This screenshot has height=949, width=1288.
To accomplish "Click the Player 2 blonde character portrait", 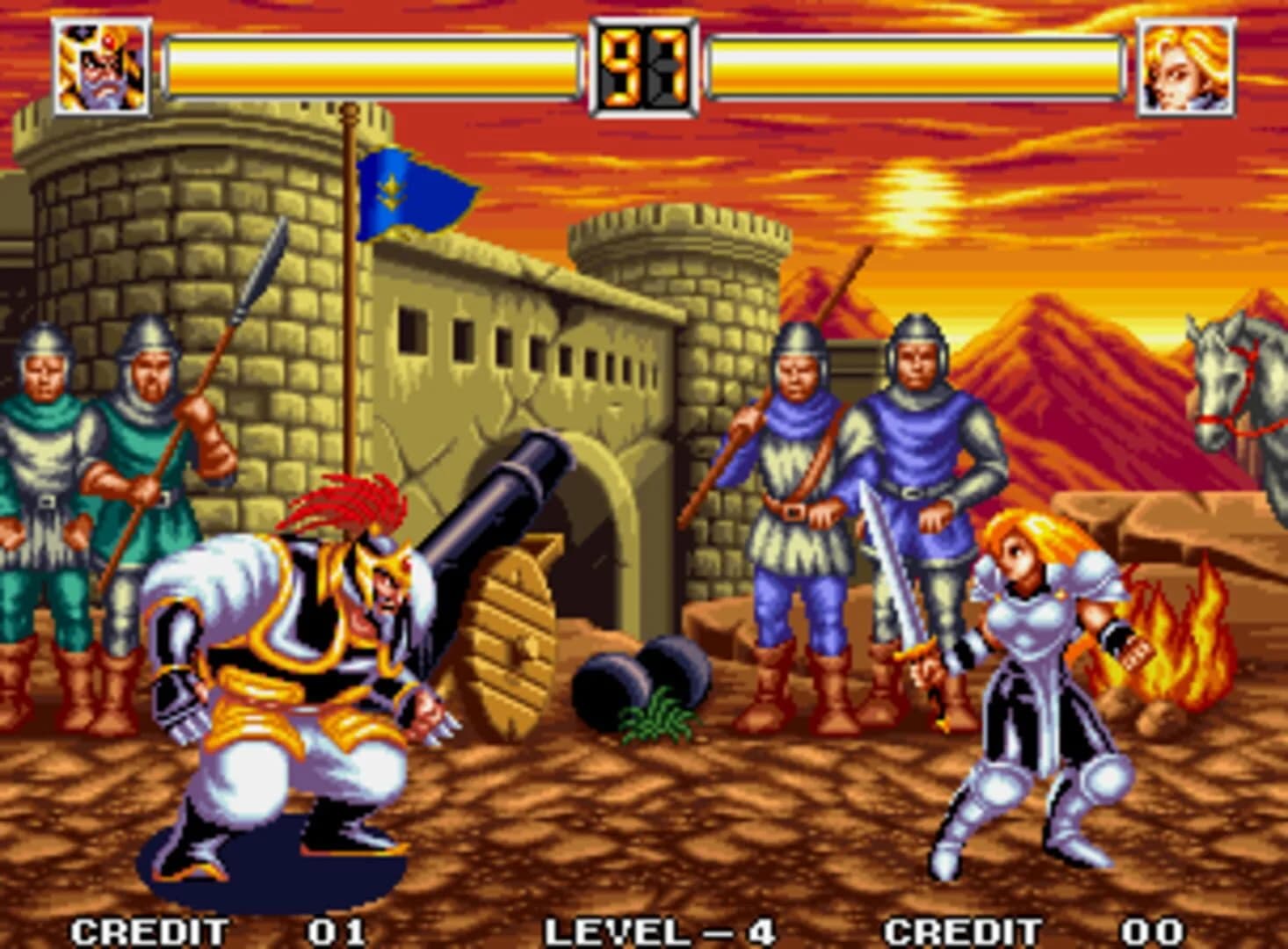I will point(1188,64).
